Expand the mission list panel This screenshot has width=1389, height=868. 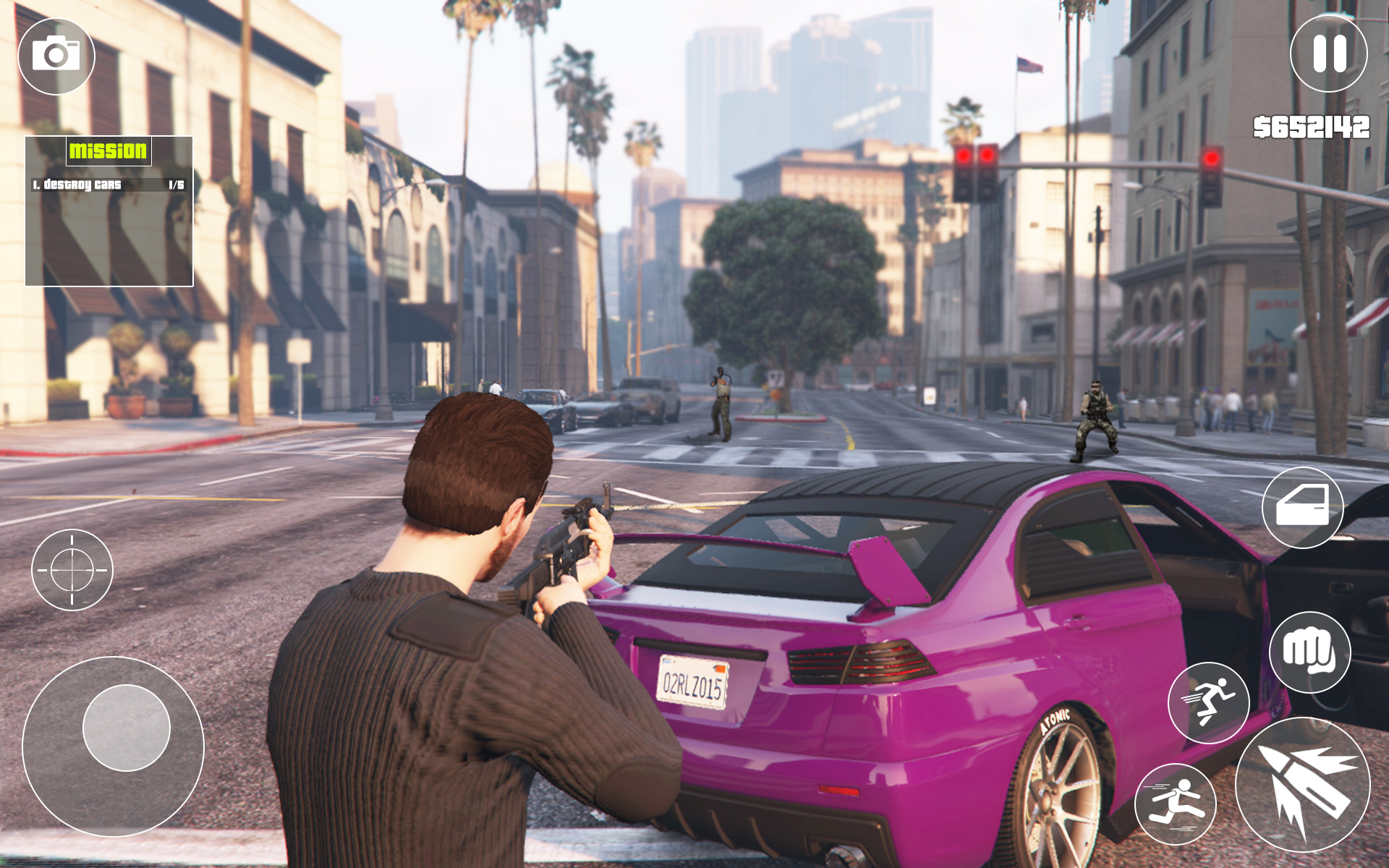[110, 210]
